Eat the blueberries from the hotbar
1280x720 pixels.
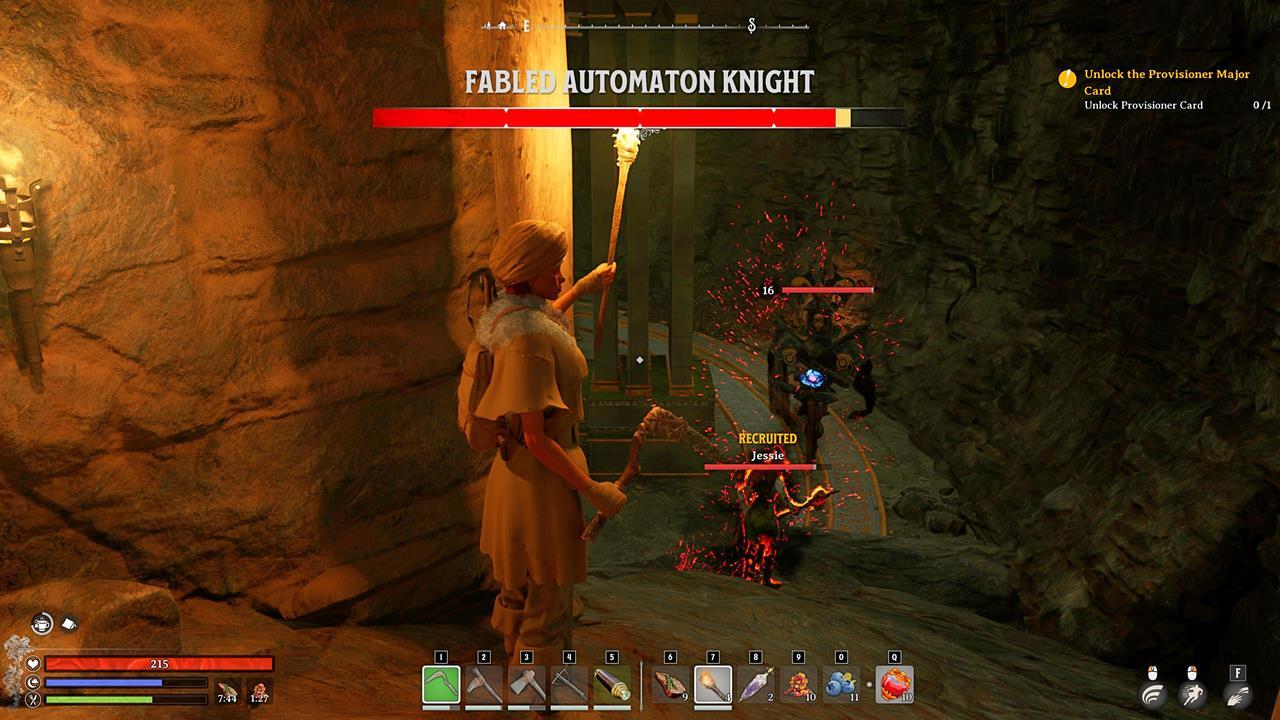[840, 685]
